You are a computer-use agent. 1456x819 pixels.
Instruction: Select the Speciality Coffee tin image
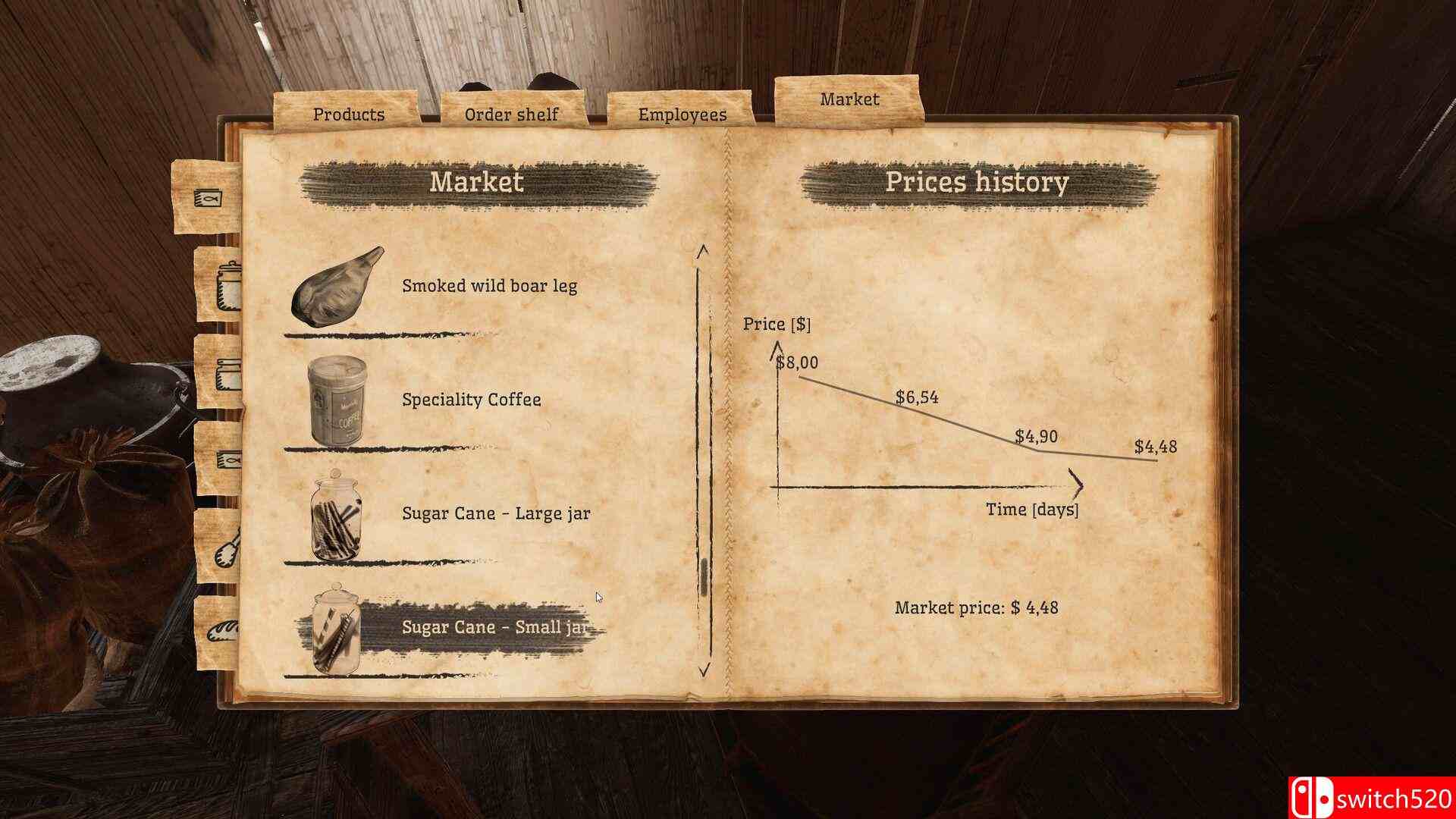[334, 400]
